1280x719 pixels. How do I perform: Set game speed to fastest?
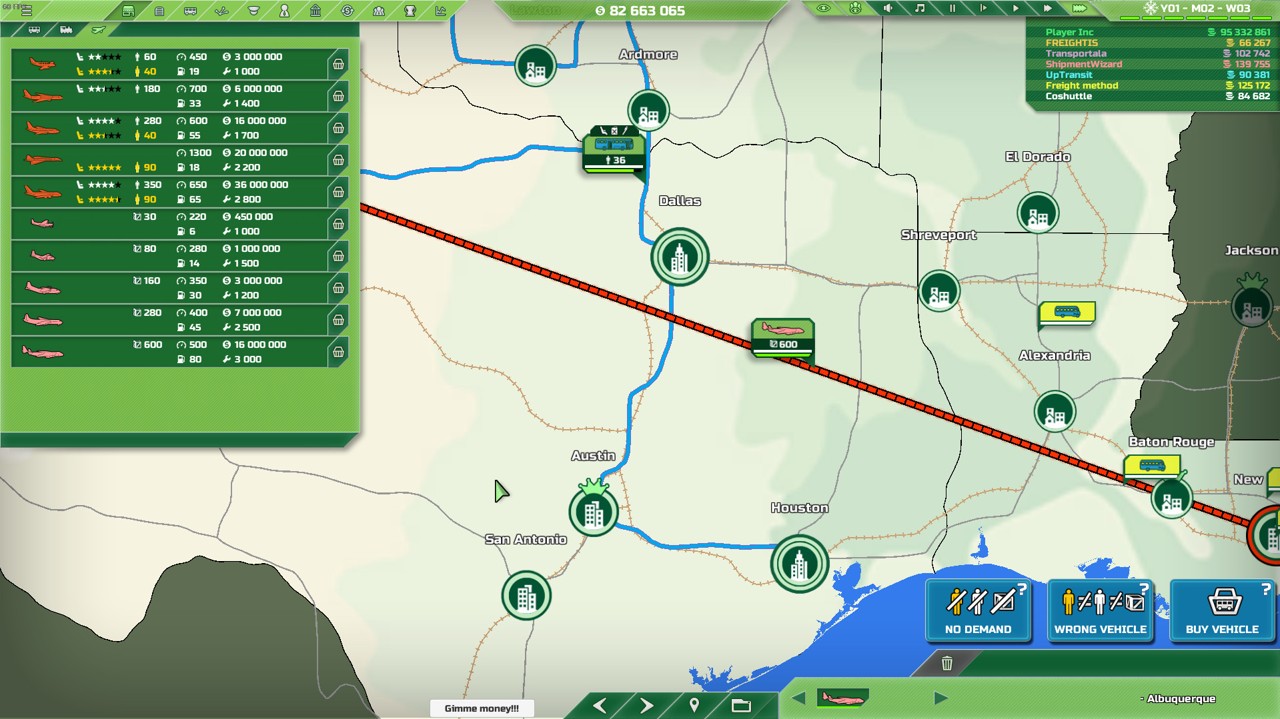[x=1079, y=9]
